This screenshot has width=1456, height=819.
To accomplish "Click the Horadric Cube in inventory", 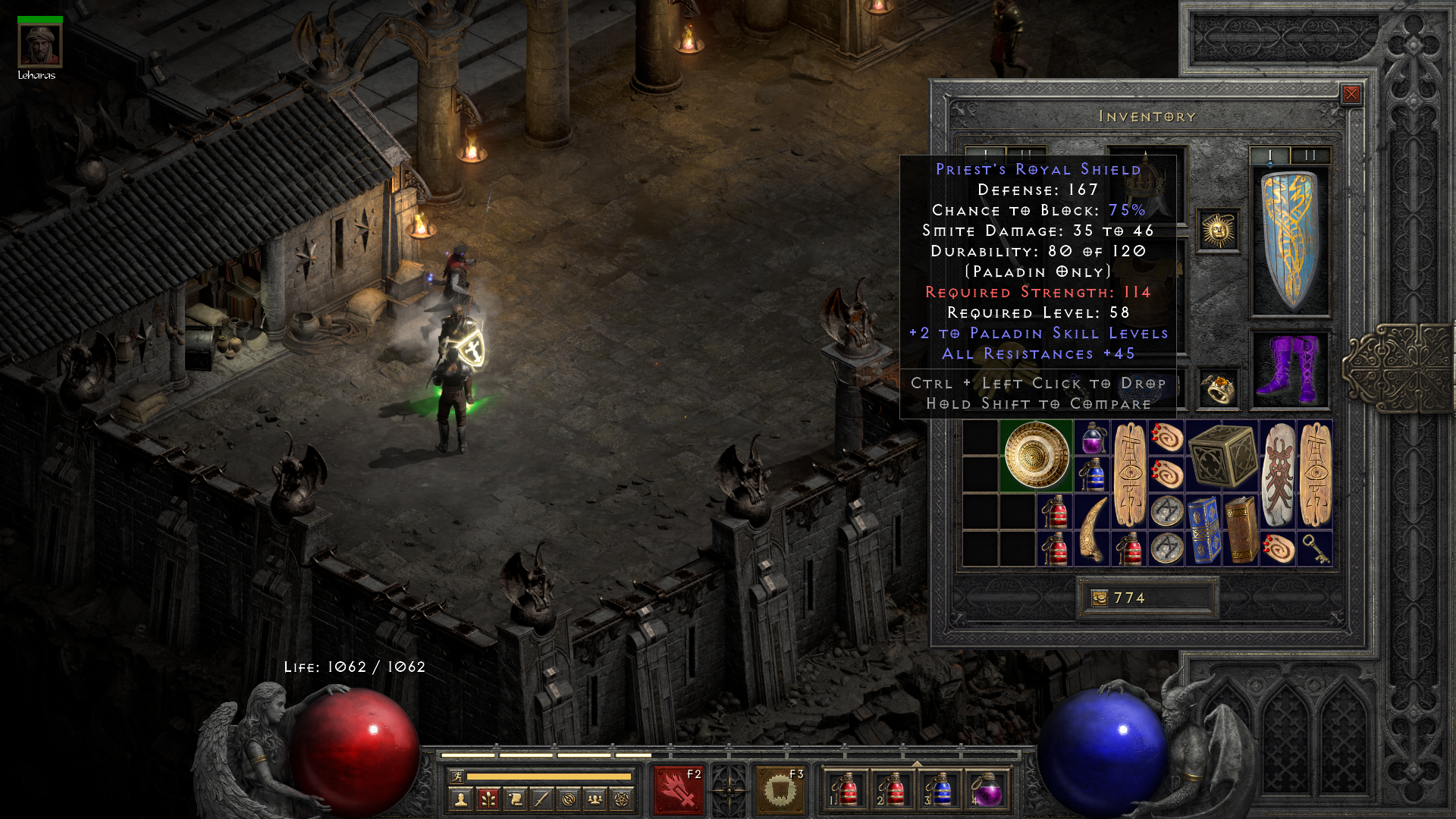I will (1222, 455).
